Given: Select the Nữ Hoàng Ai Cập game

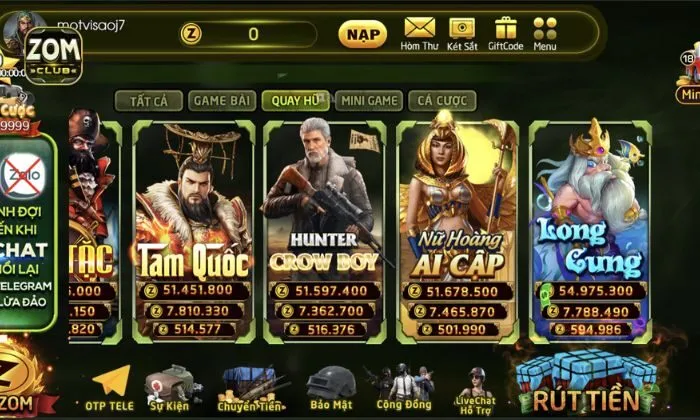Looking at the screenshot, I should [457, 230].
